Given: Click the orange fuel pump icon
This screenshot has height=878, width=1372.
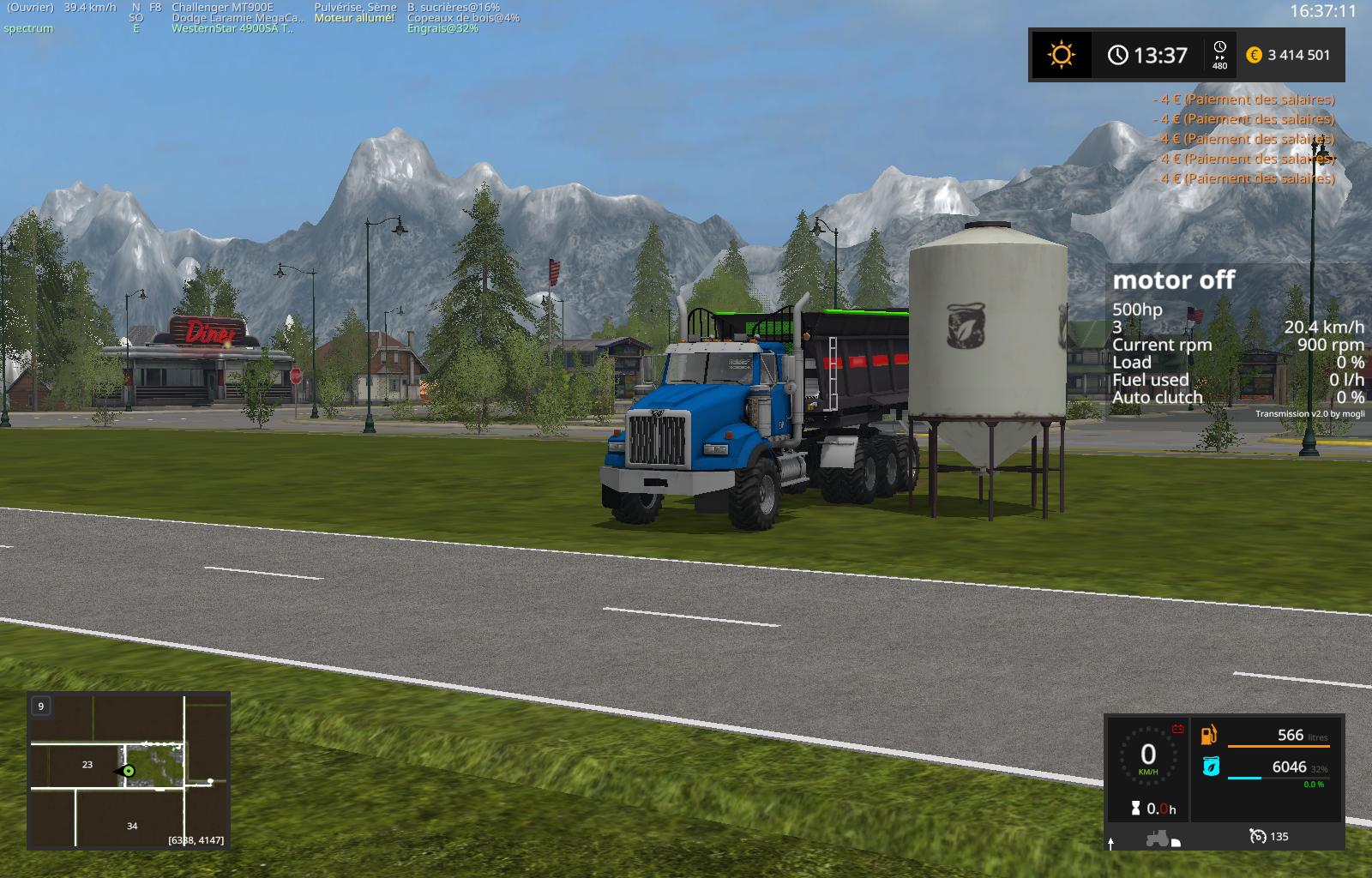Looking at the screenshot, I should click(1209, 735).
